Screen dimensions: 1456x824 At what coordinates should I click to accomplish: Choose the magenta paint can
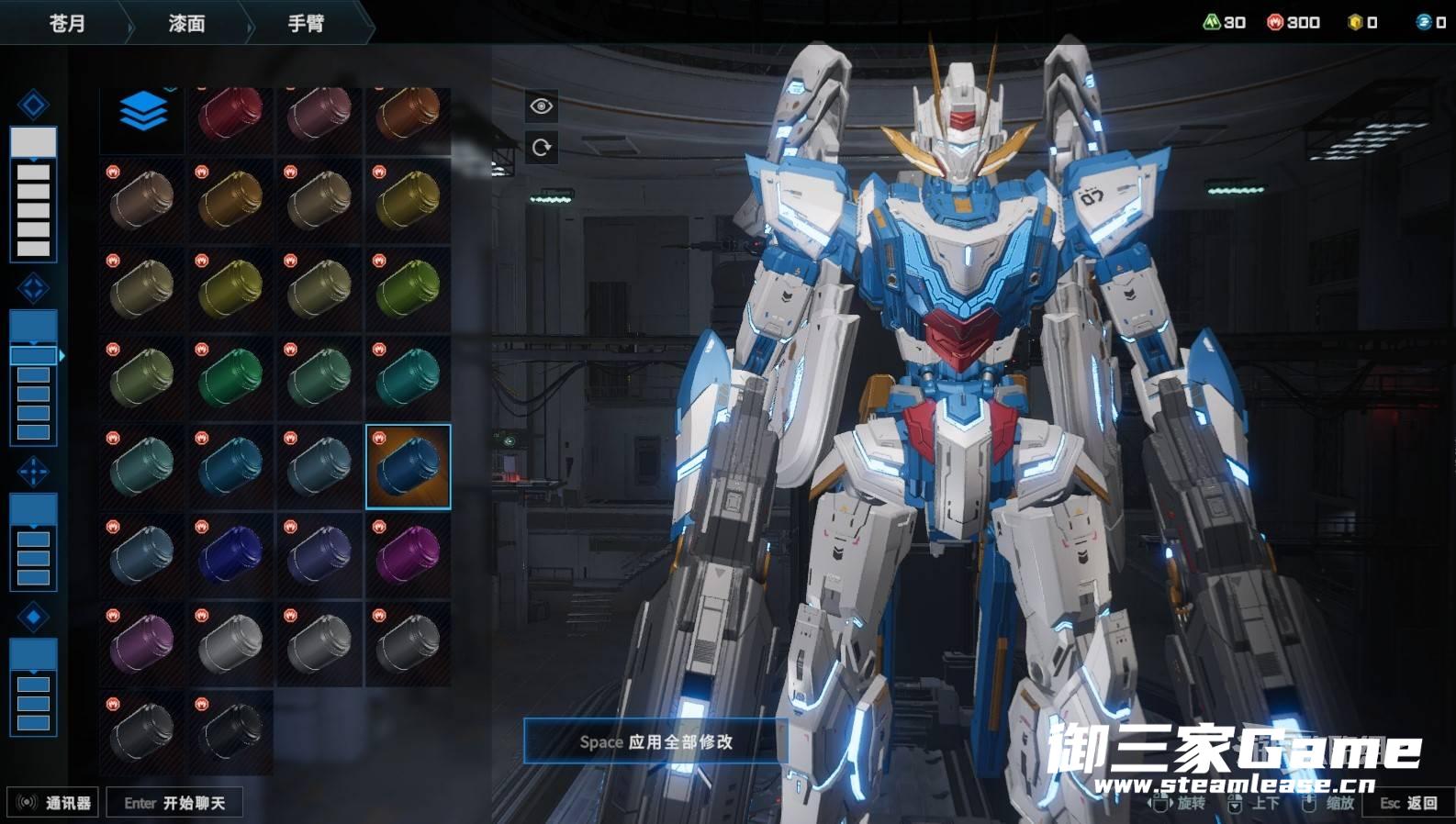tap(409, 555)
